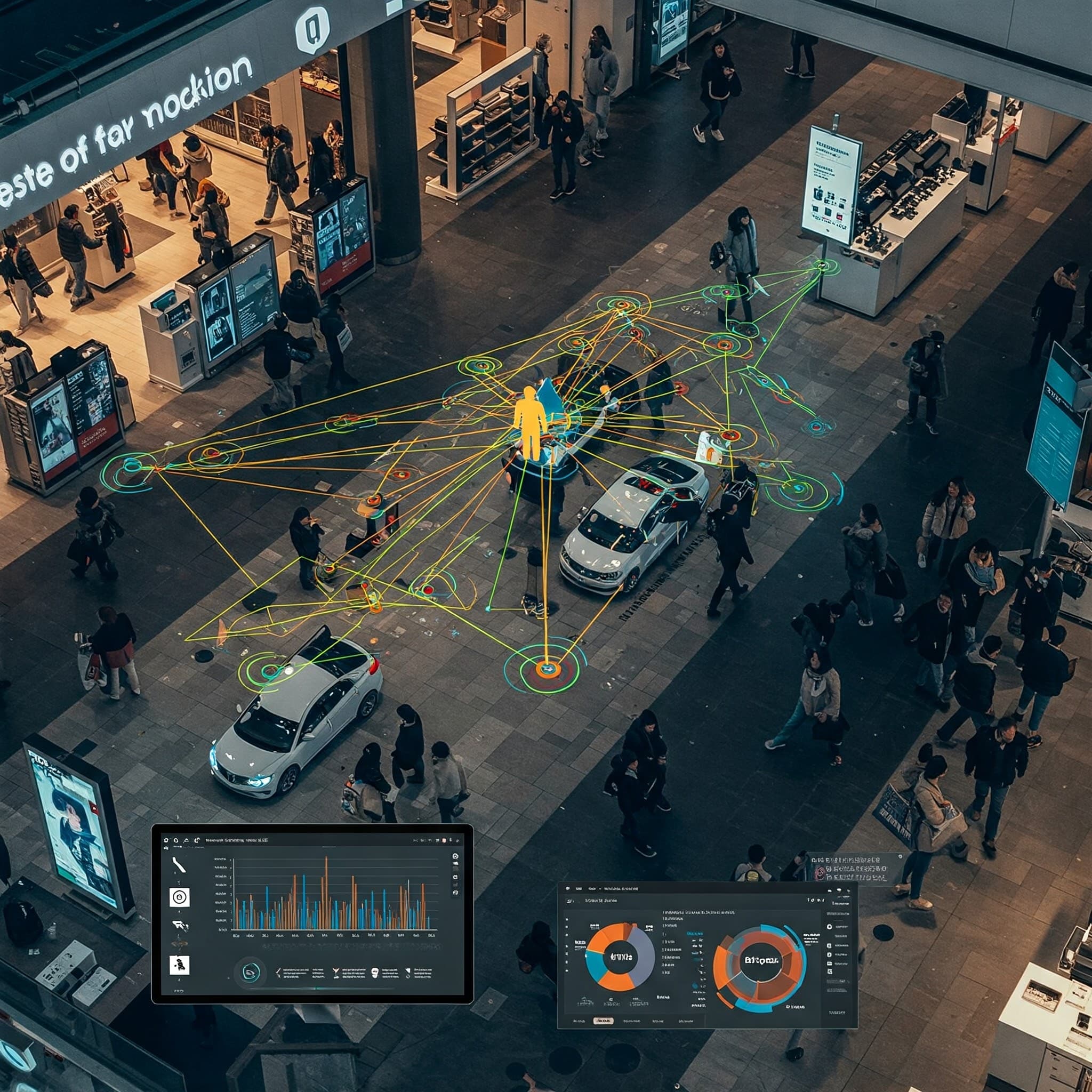Activate the teal circular button below the bar chart
1092x1092 pixels.
point(251,972)
